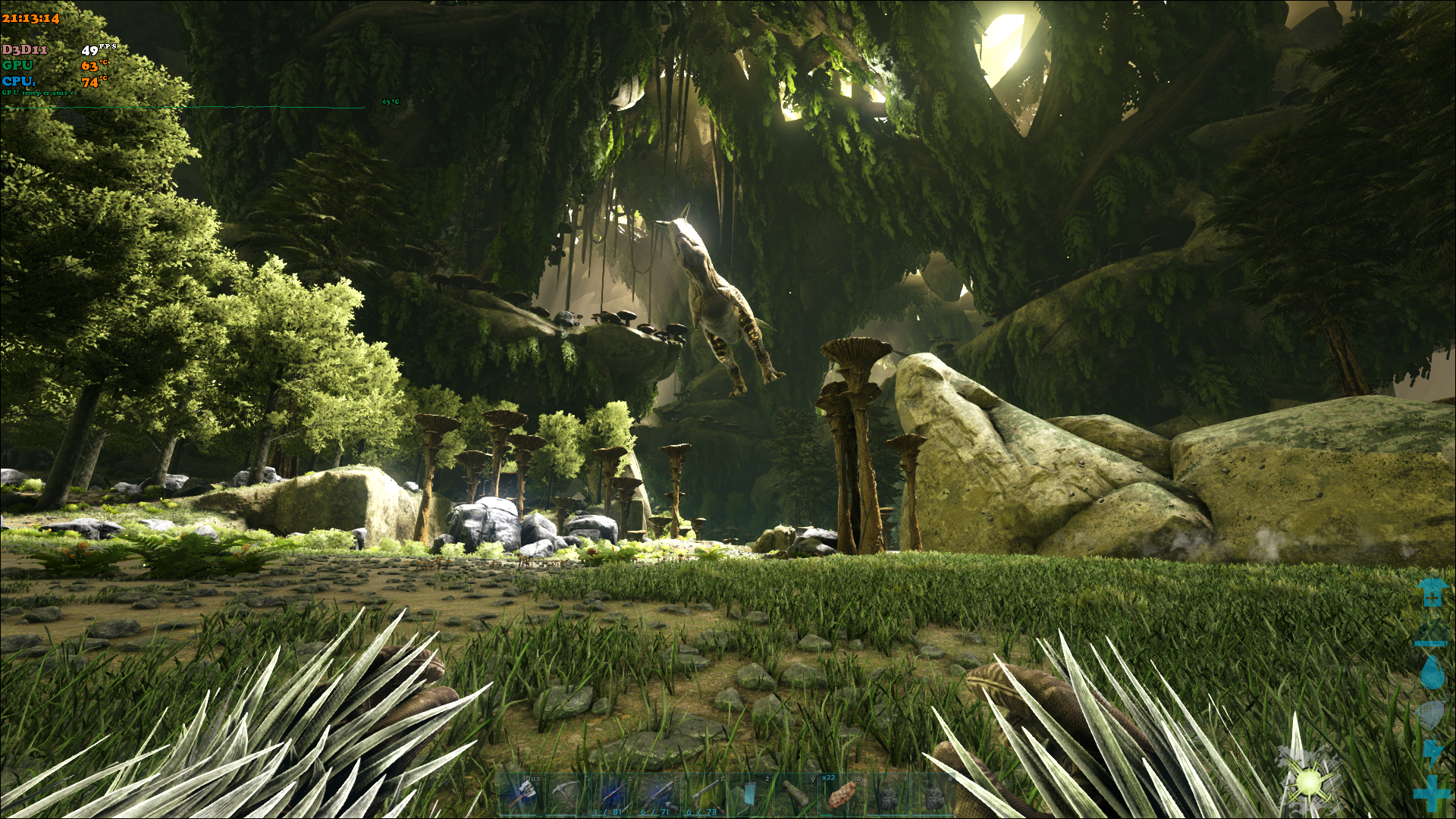Select the x22 food item stack

[841, 794]
